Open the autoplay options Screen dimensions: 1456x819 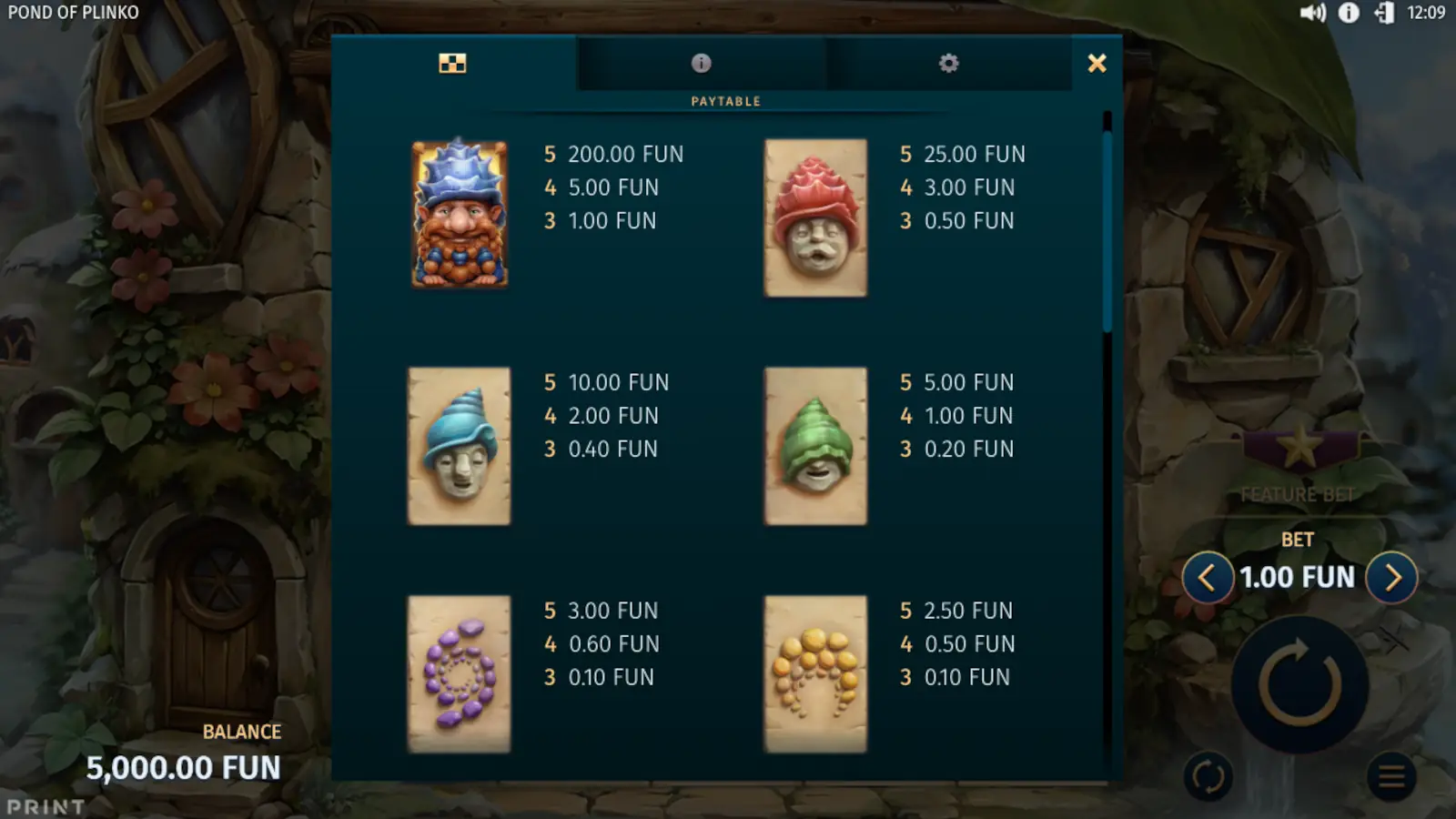[x=1208, y=777]
